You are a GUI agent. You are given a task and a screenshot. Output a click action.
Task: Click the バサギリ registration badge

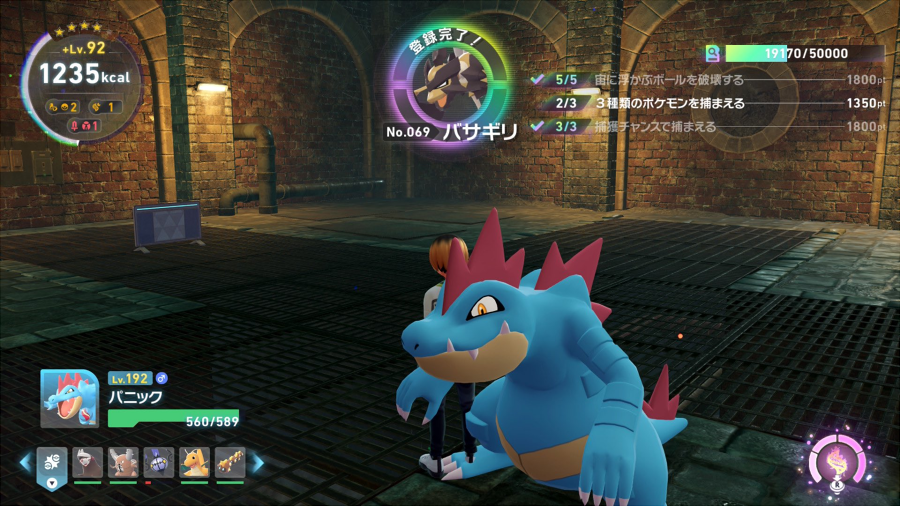pos(452,90)
